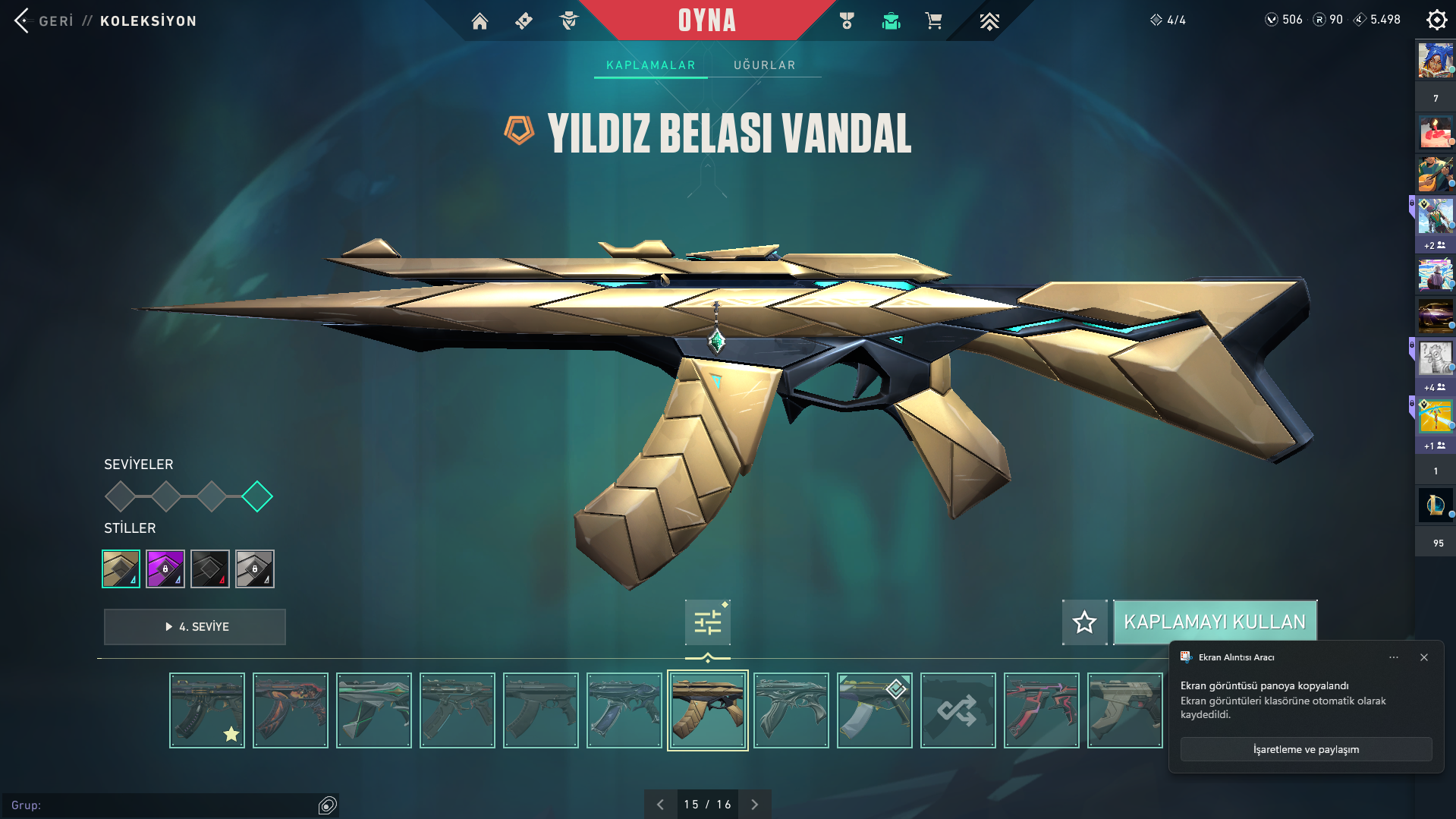Close the Ekran Alıntısı Aracı notification
The width and height of the screenshot is (1456, 819).
tap(1424, 657)
